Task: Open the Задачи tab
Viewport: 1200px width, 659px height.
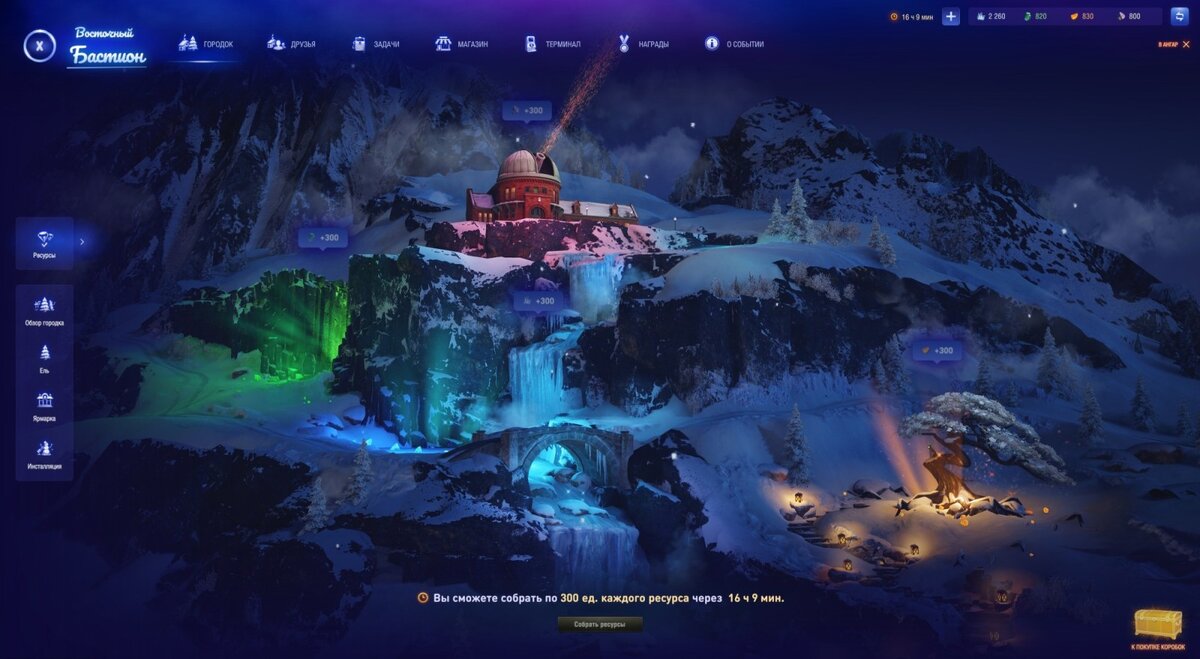Action: (375, 44)
